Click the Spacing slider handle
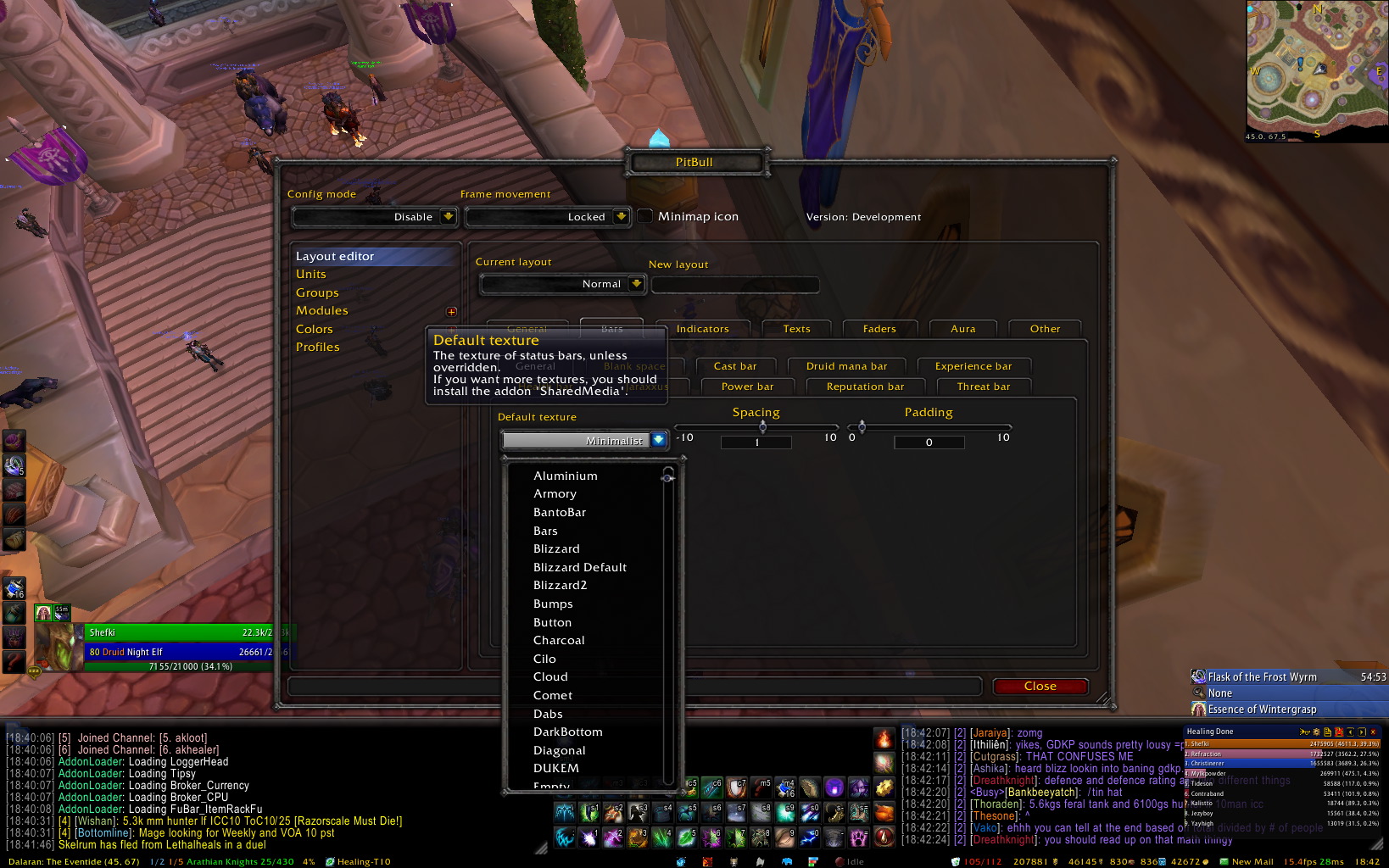This screenshot has width=1389, height=868. coord(763,426)
